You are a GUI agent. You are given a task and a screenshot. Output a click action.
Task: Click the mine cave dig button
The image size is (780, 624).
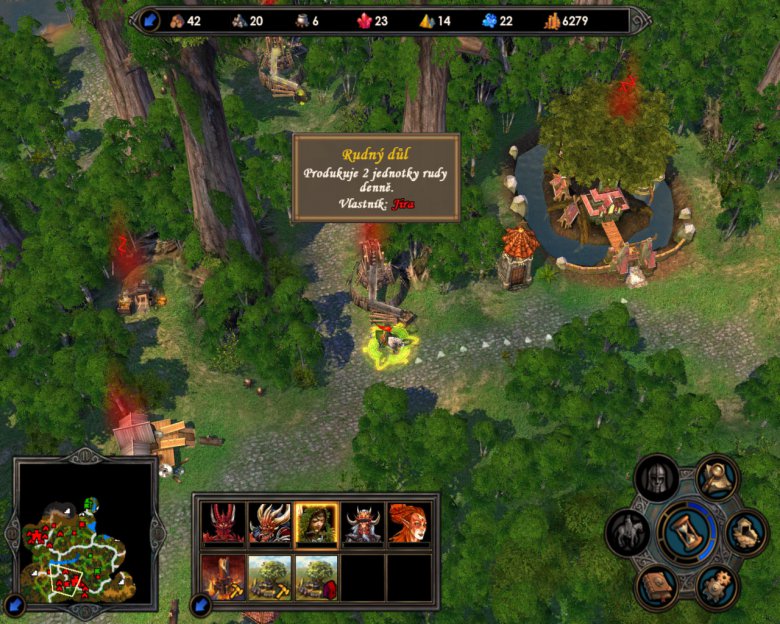745,532
